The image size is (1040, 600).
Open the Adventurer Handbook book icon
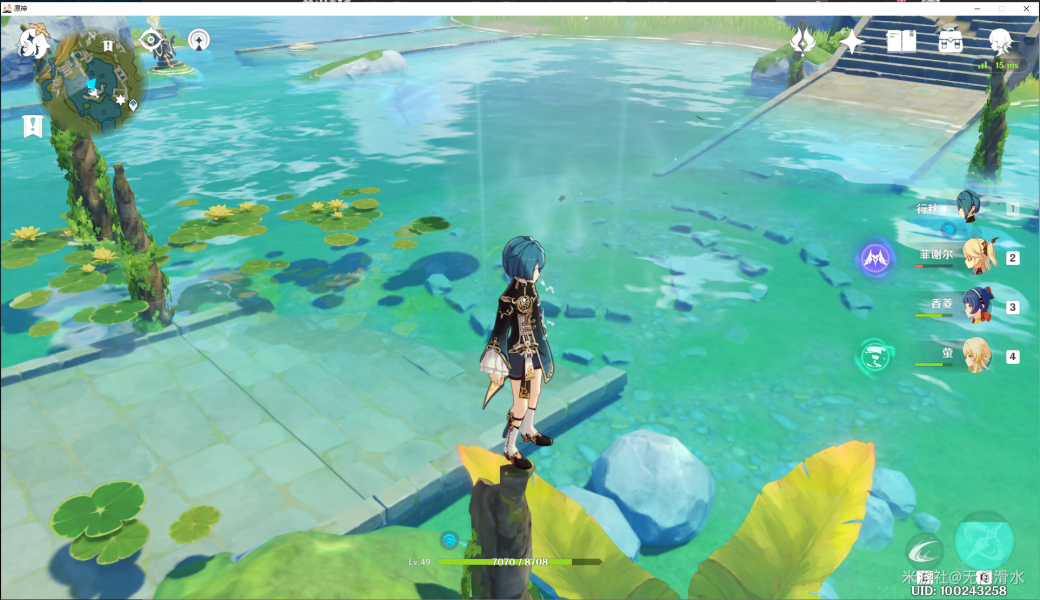pyautogui.click(x=901, y=41)
